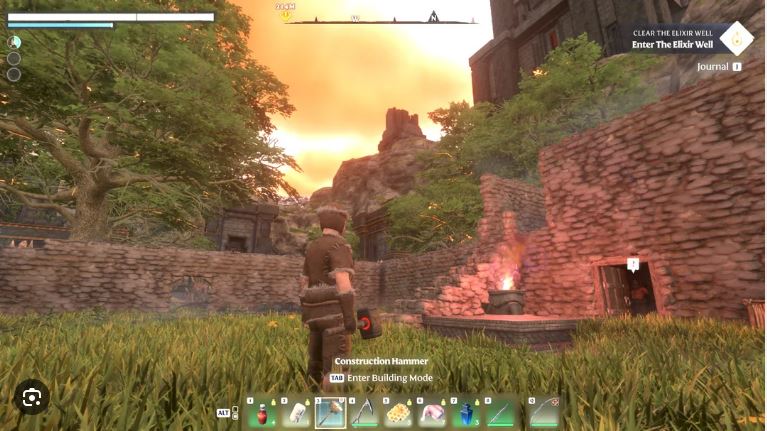
Task: Choose the construction hammer hotbar slot
Action: 330,412
